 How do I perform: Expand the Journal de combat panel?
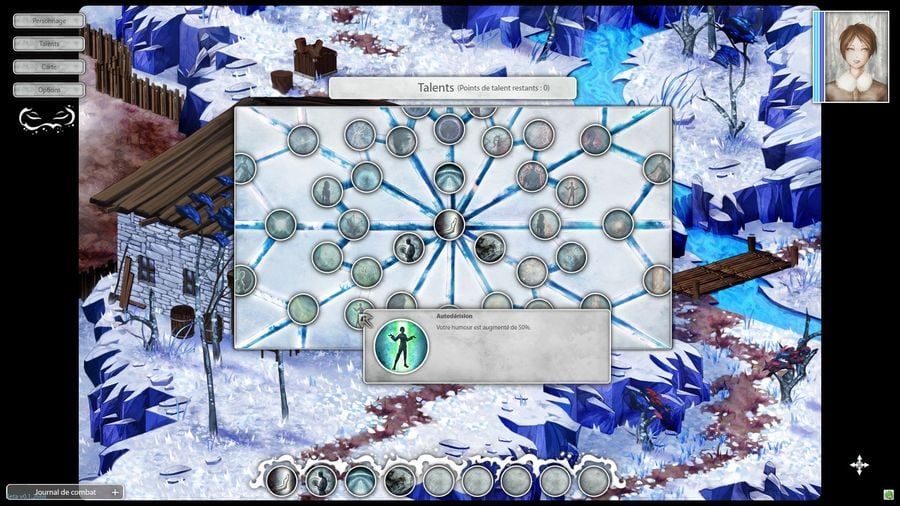(114, 492)
